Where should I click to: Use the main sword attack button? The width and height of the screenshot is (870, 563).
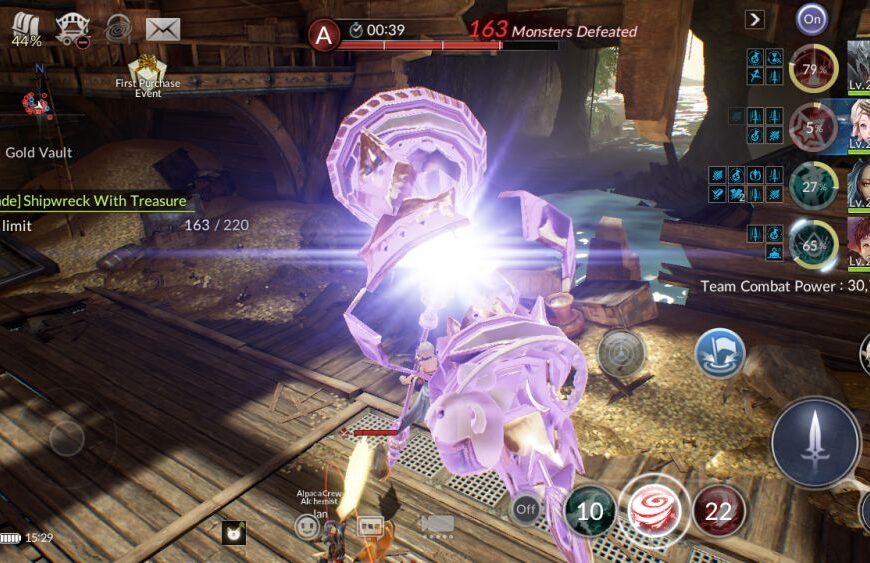815,441
